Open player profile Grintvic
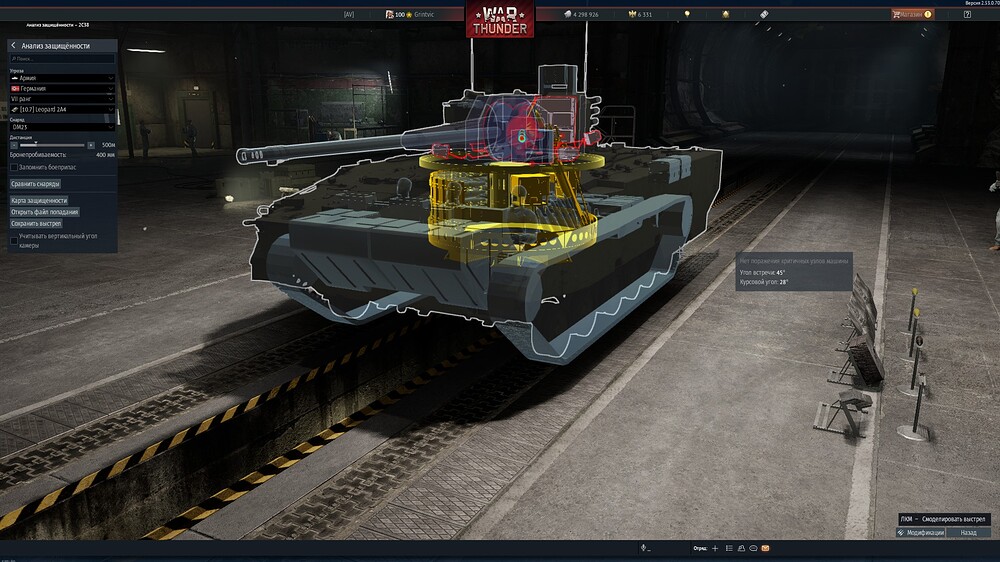1000x562 pixels. point(427,14)
